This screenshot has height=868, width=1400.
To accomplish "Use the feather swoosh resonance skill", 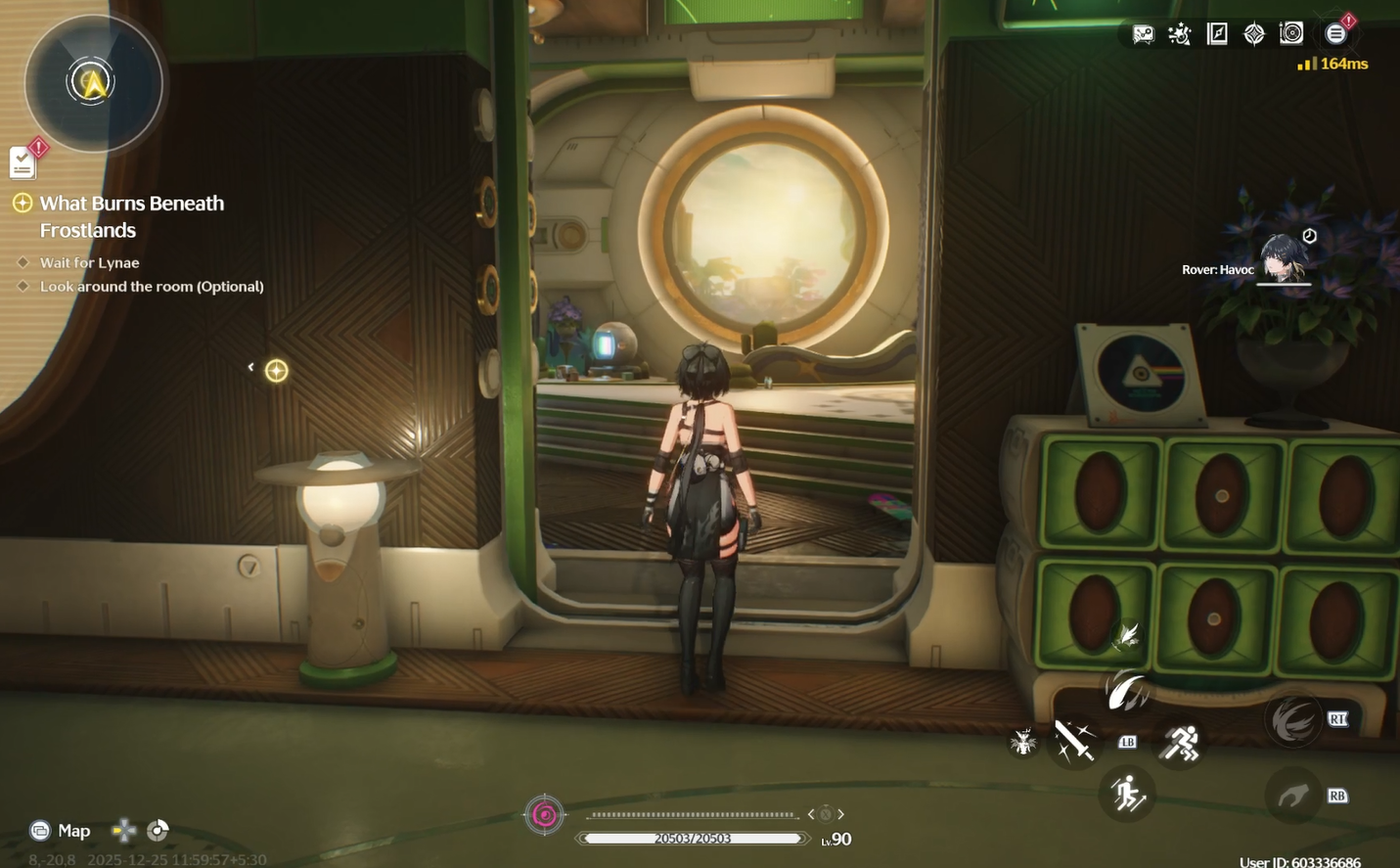I will (x=1127, y=691).
